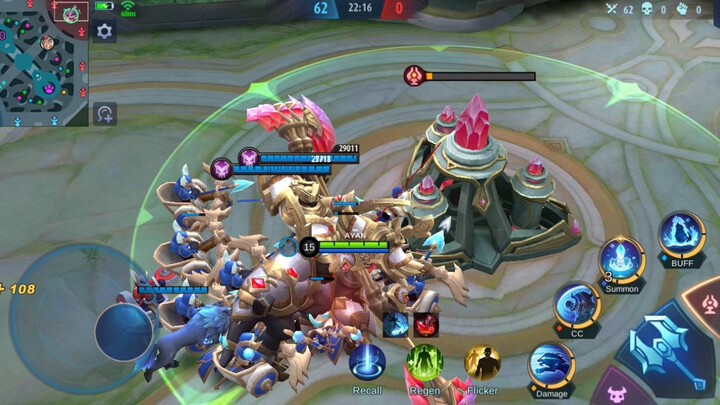
Task: Tap the camera-plus button below the gear
Action: [105, 114]
